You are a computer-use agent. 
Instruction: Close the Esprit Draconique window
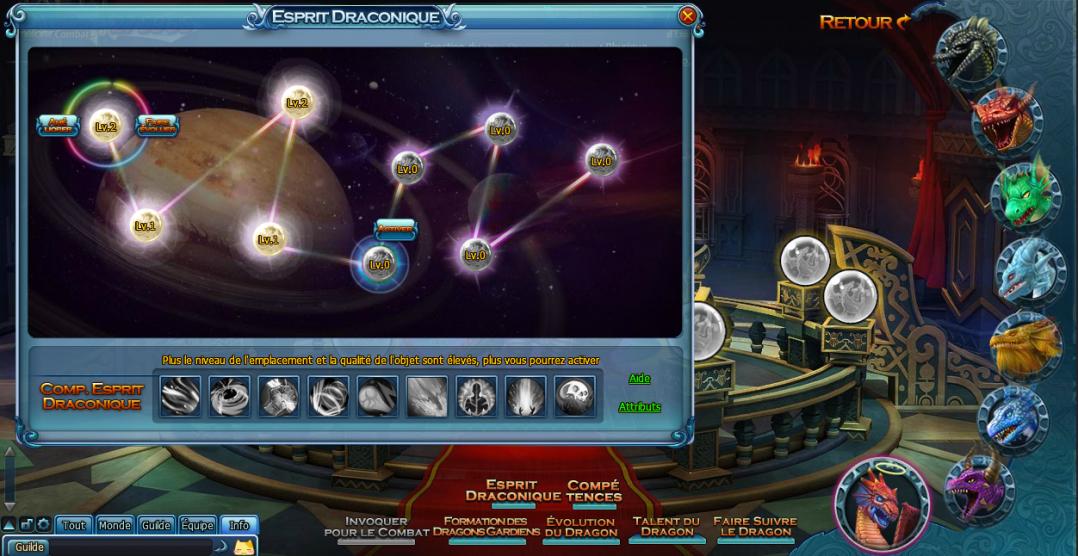687,16
